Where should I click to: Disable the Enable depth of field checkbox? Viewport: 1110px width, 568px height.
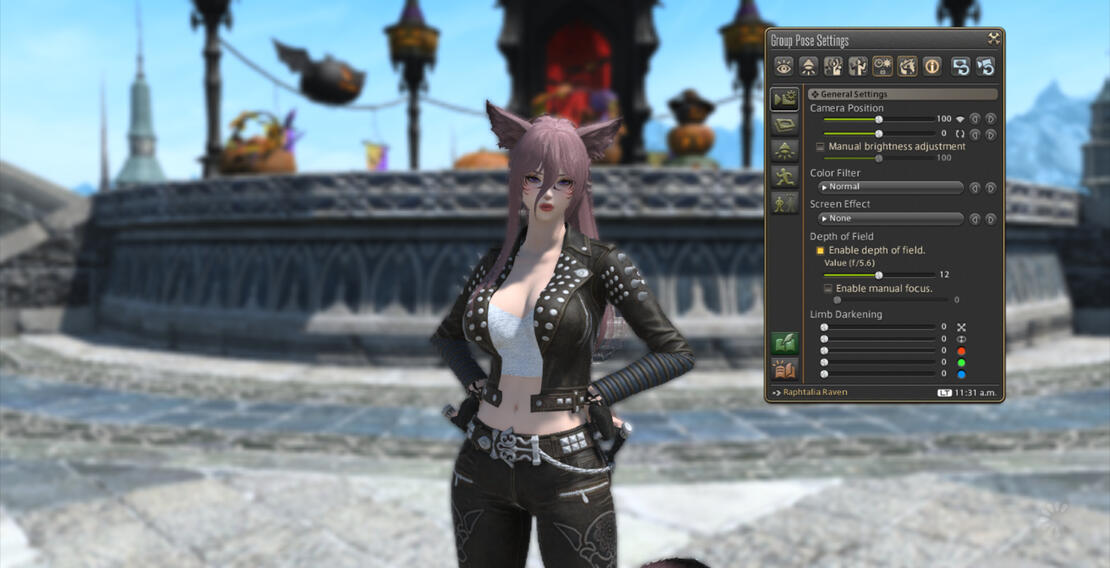[x=819, y=250]
